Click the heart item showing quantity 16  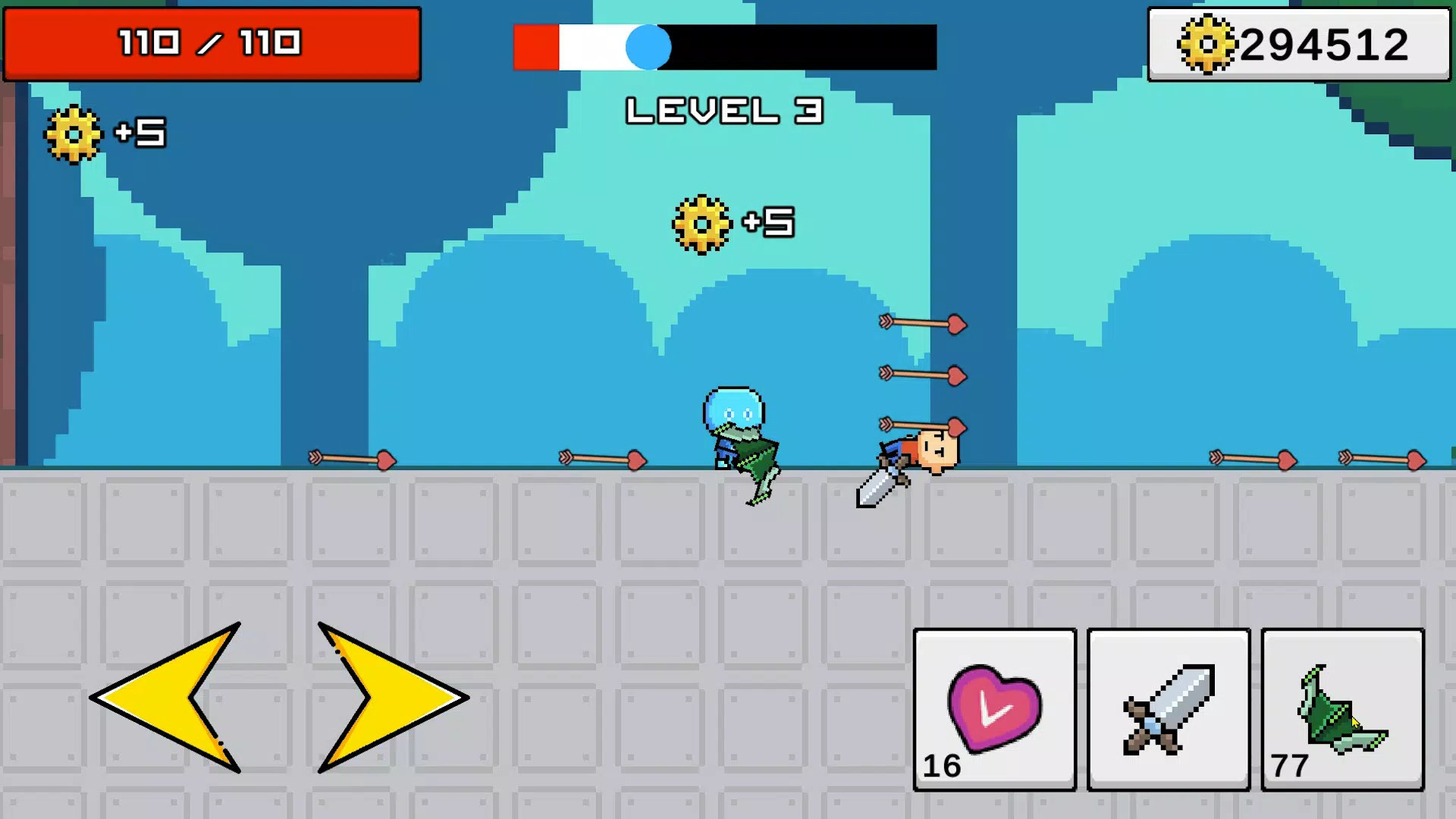(993, 709)
